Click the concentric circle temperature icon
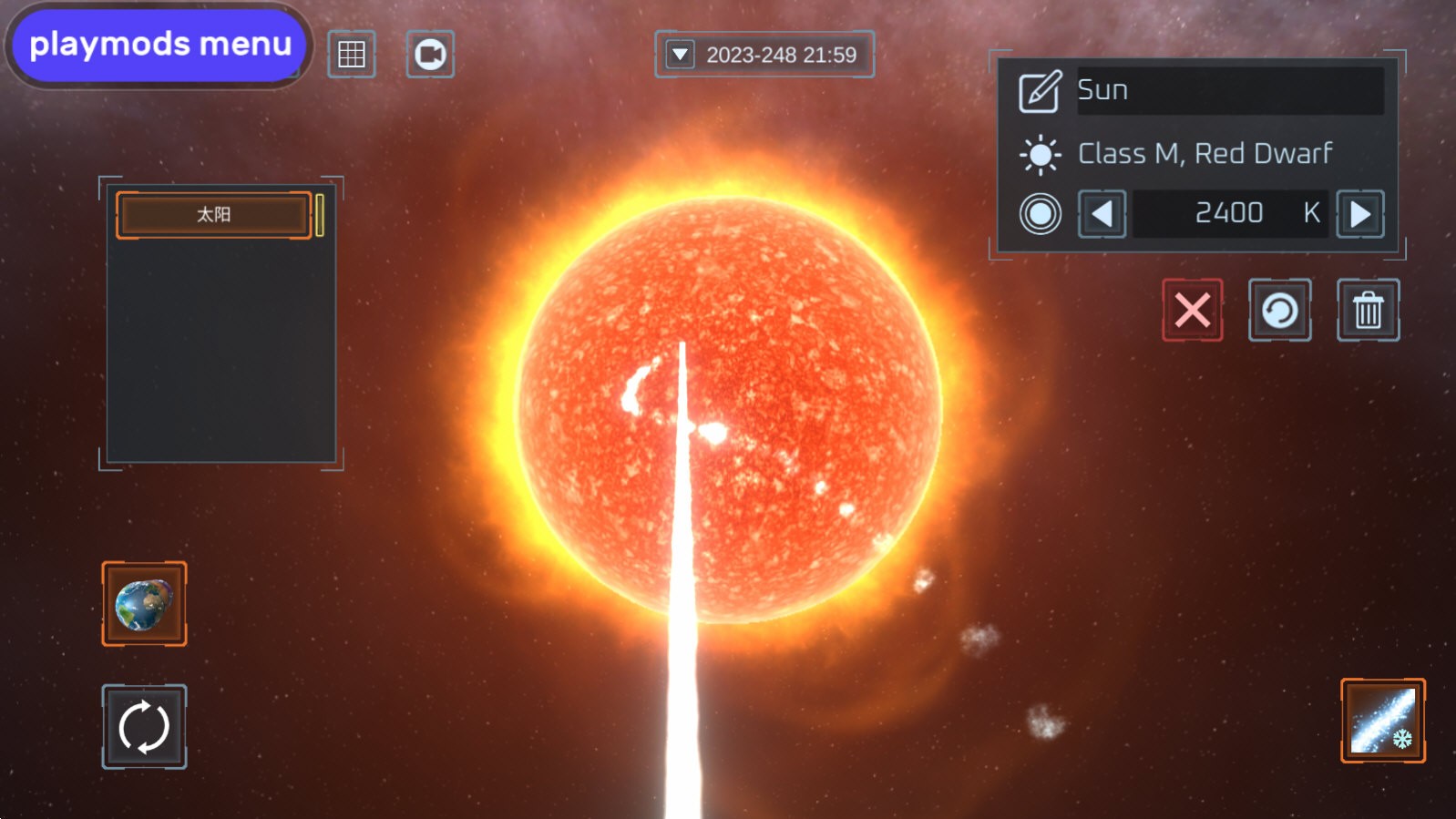Viewport: 1456px width, 819px height. click(x=1040, y=214)
